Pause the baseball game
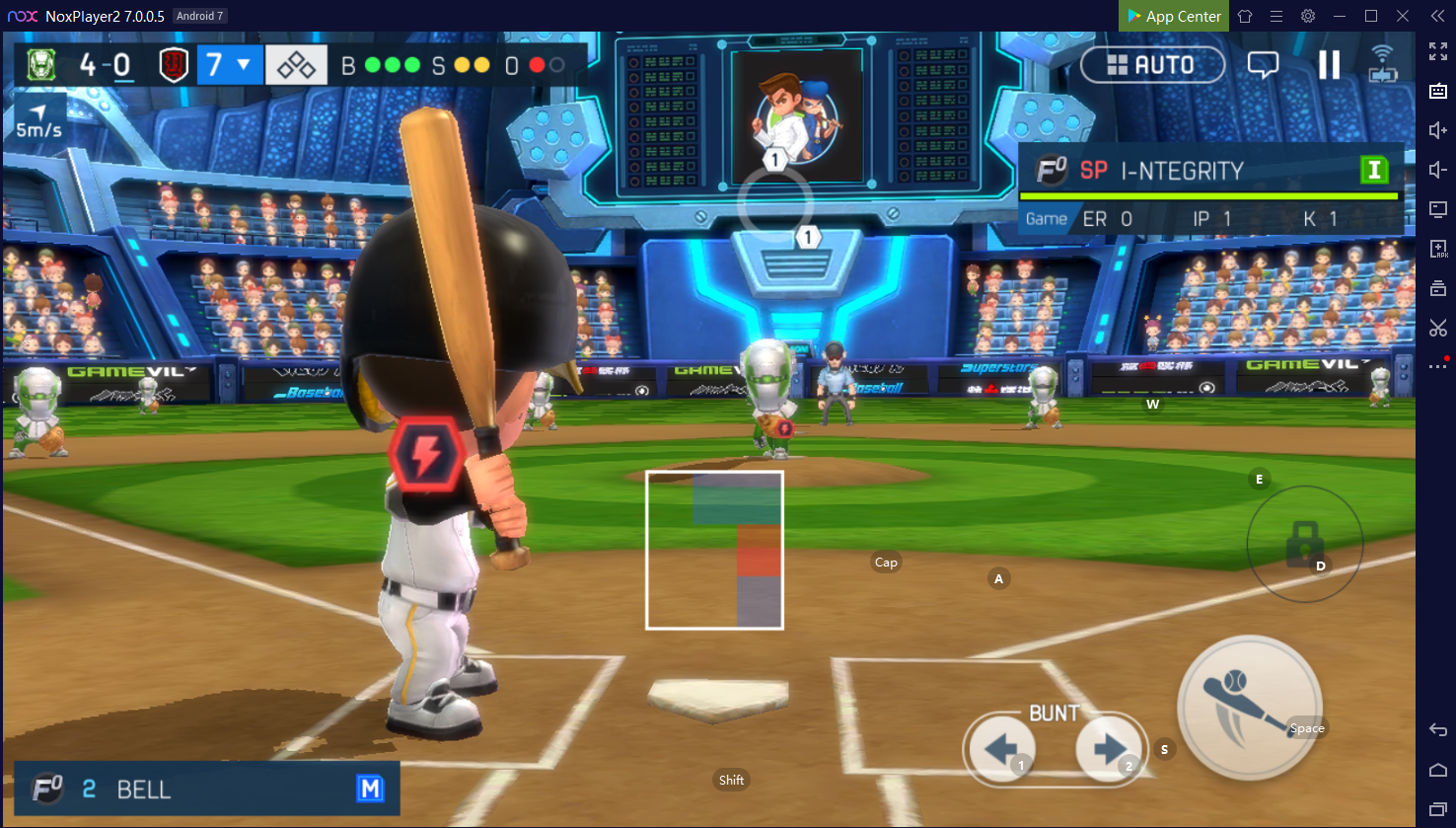 [x=1329, y=65]
